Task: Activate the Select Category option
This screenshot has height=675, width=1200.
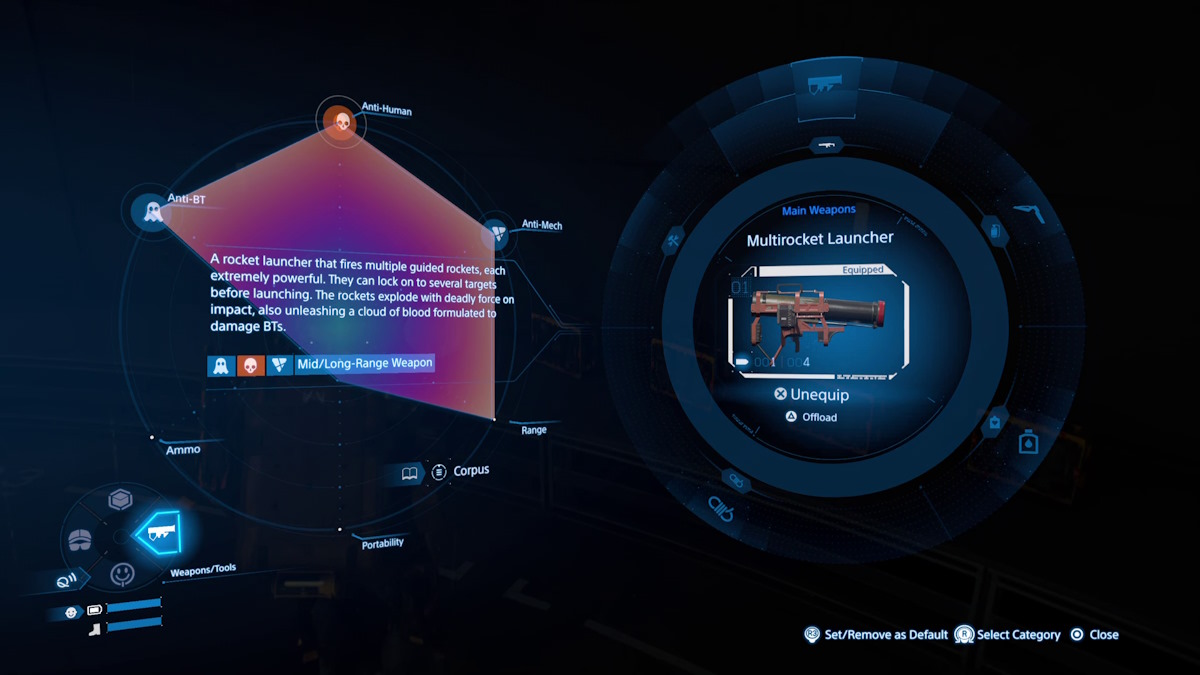Action: tap(1008, 635)
